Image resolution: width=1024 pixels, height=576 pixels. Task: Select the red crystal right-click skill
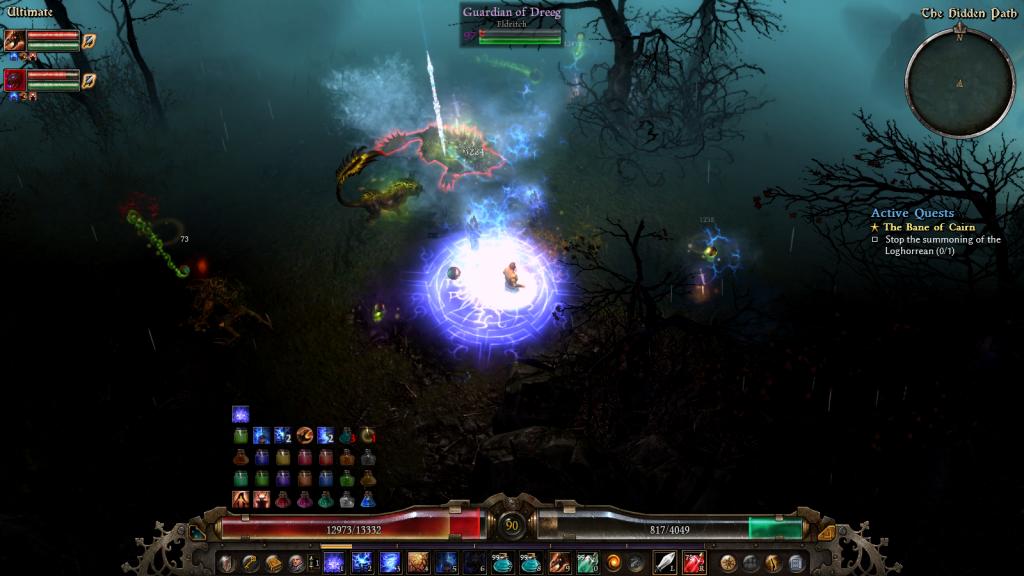[x=694, y=562]
